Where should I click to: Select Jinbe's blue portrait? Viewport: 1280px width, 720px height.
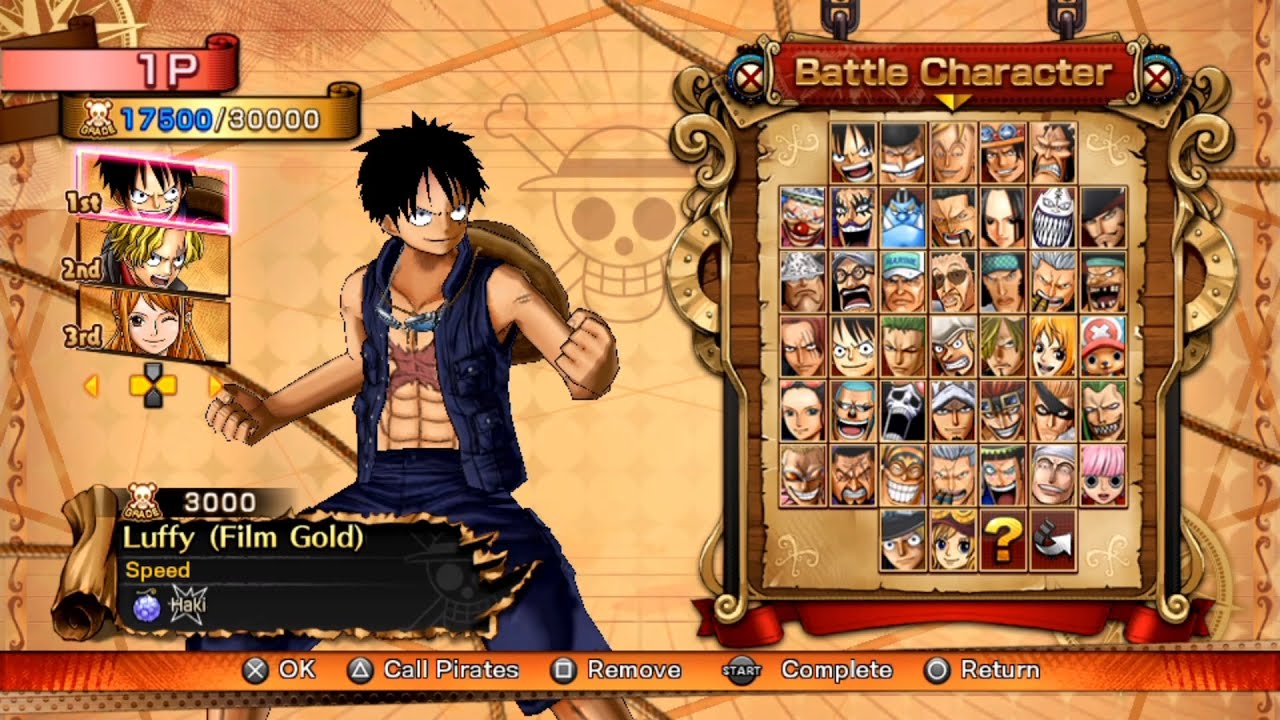click(903, 217)
